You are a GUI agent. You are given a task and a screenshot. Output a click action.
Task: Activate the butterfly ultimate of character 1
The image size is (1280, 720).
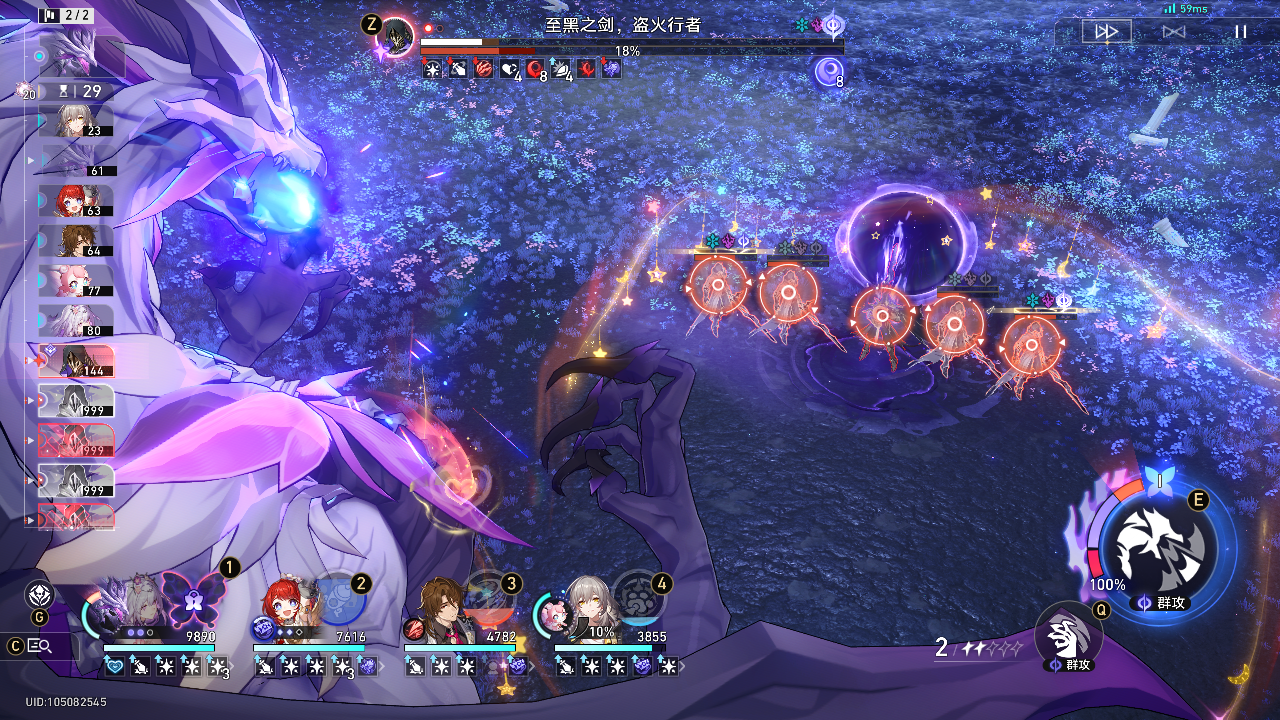tap(193, 600)
